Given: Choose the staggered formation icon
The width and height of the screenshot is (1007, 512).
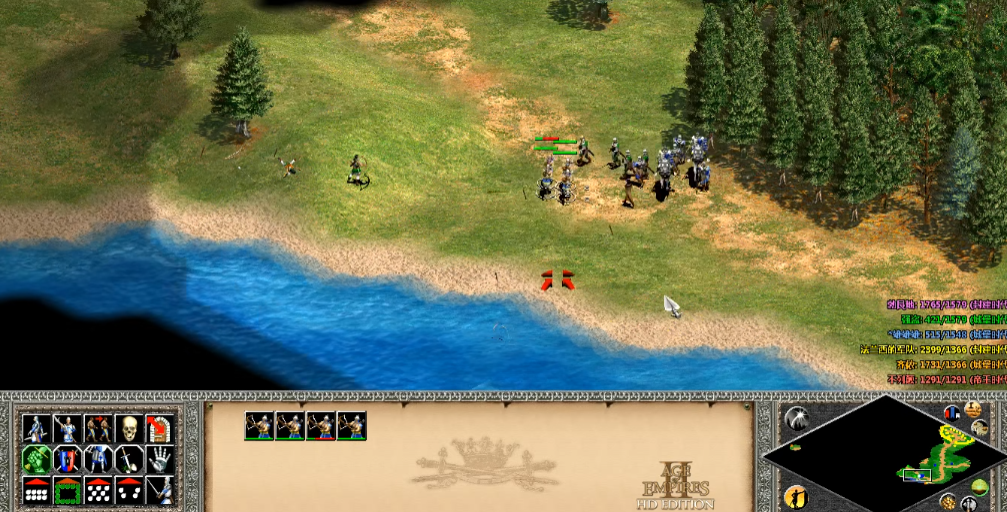Looking at the screenshot, I should point(97,490).
